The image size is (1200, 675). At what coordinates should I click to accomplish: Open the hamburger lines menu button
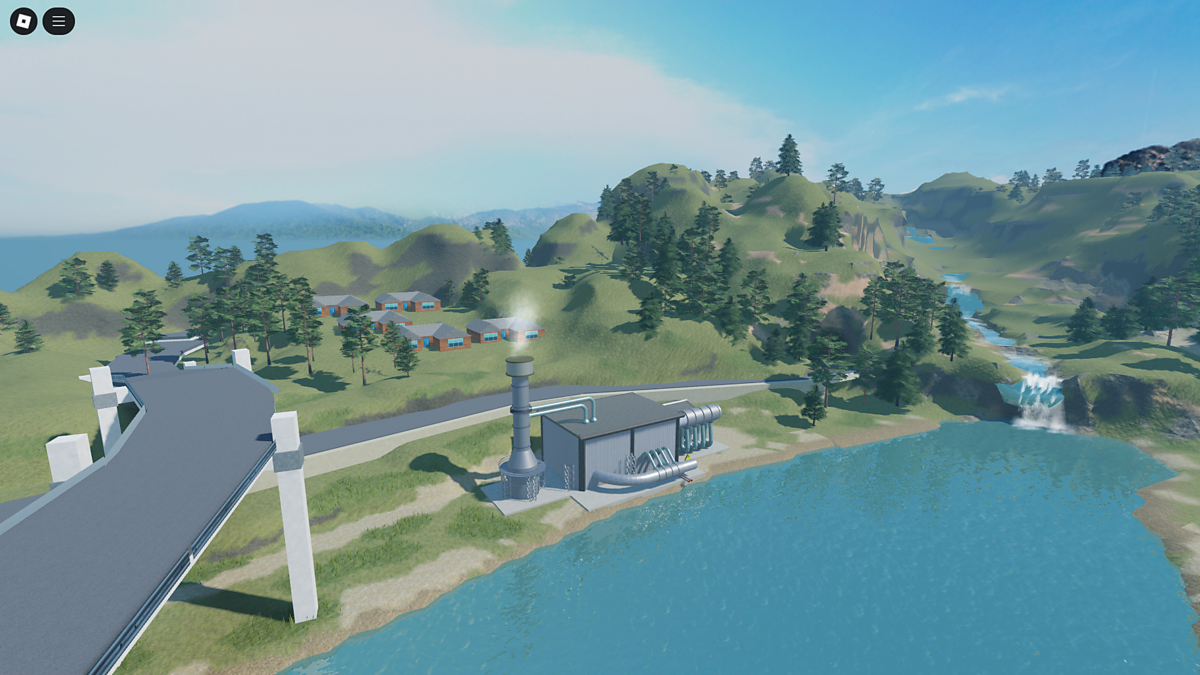(x=58, y=21)
